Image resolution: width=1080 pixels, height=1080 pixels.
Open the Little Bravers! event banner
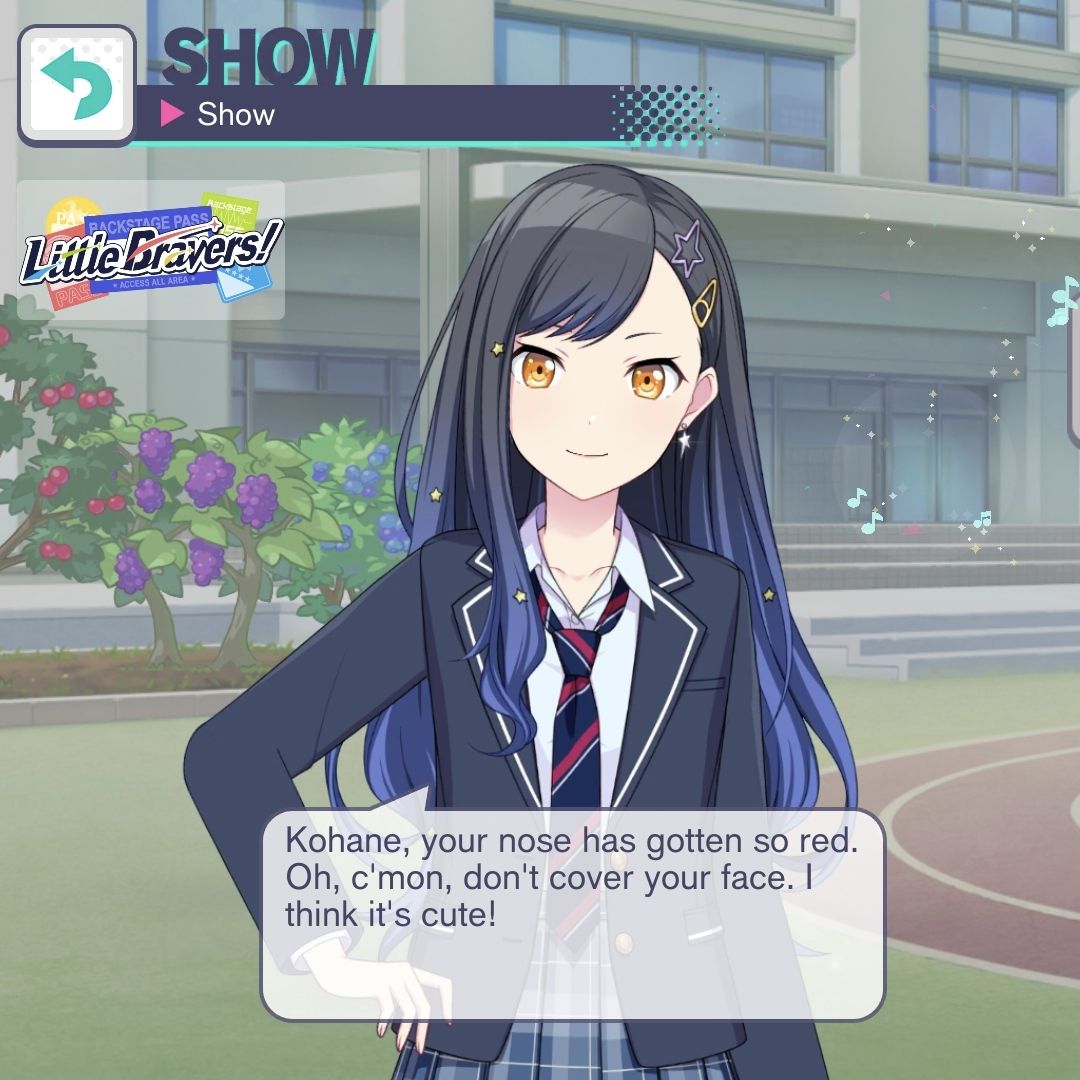[151, 250]
